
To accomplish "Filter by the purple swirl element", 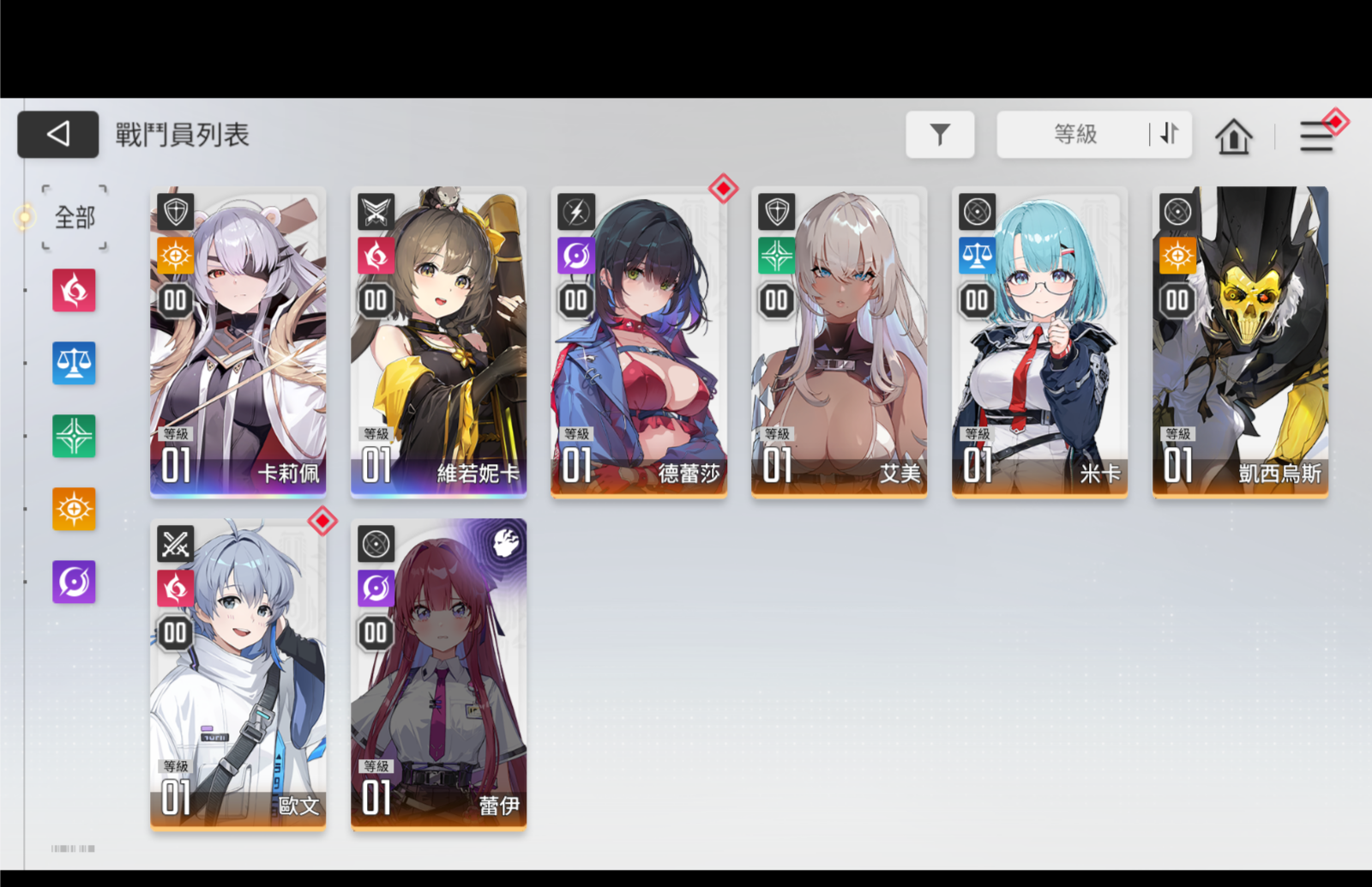I will point(74,582).
